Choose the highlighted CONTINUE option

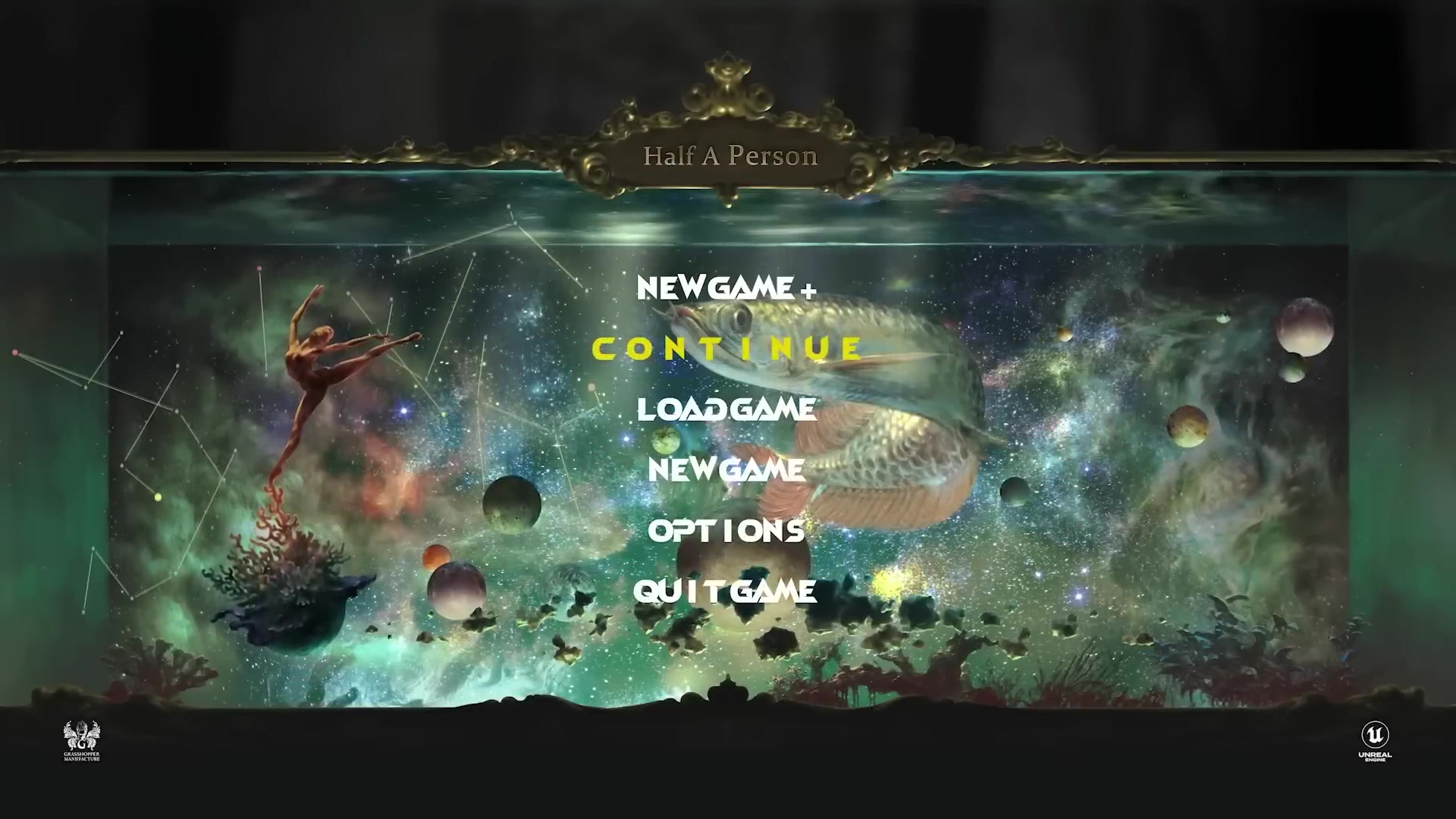point(726,349)
